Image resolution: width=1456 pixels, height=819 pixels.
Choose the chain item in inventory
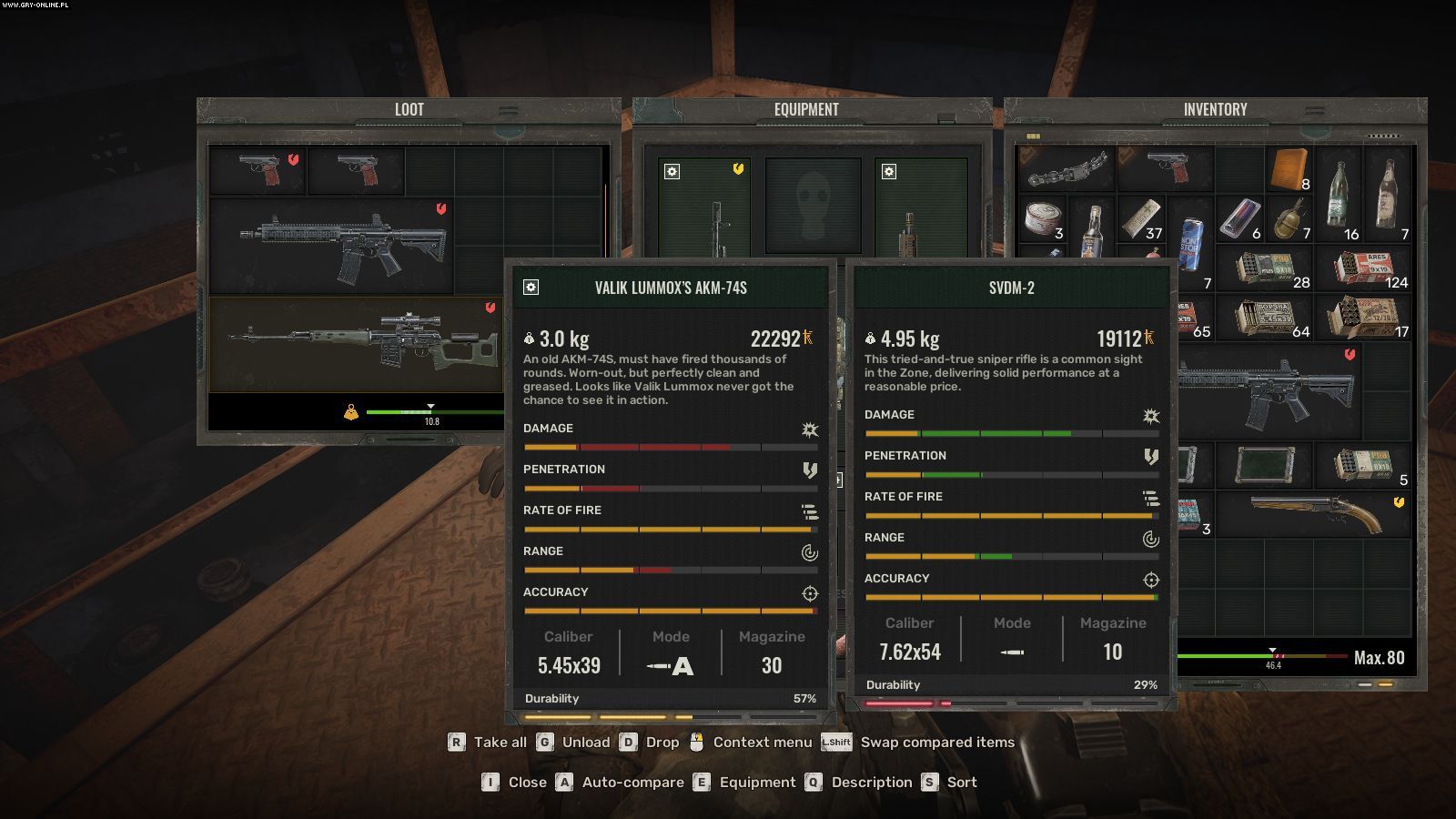1067,168
